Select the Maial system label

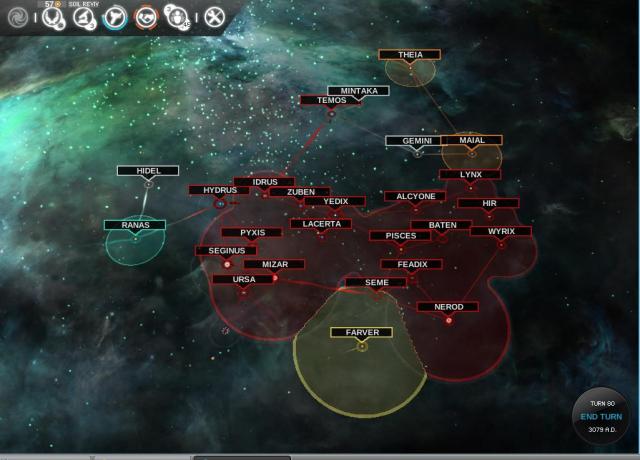pyautogui.click(x=471, y=141)
